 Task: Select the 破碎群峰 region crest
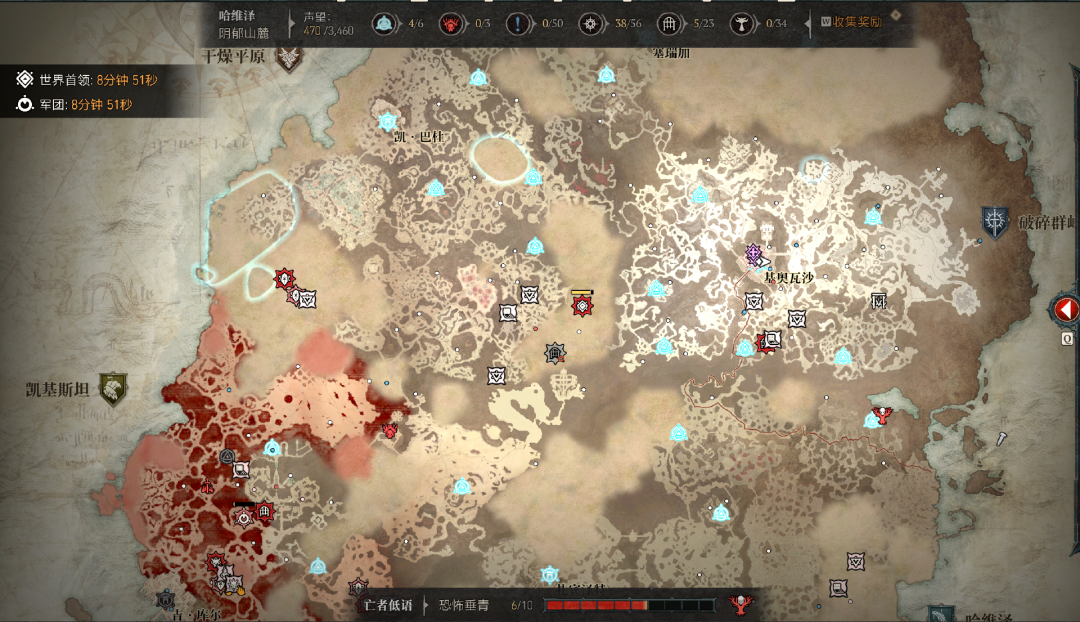tap(995, 222)
